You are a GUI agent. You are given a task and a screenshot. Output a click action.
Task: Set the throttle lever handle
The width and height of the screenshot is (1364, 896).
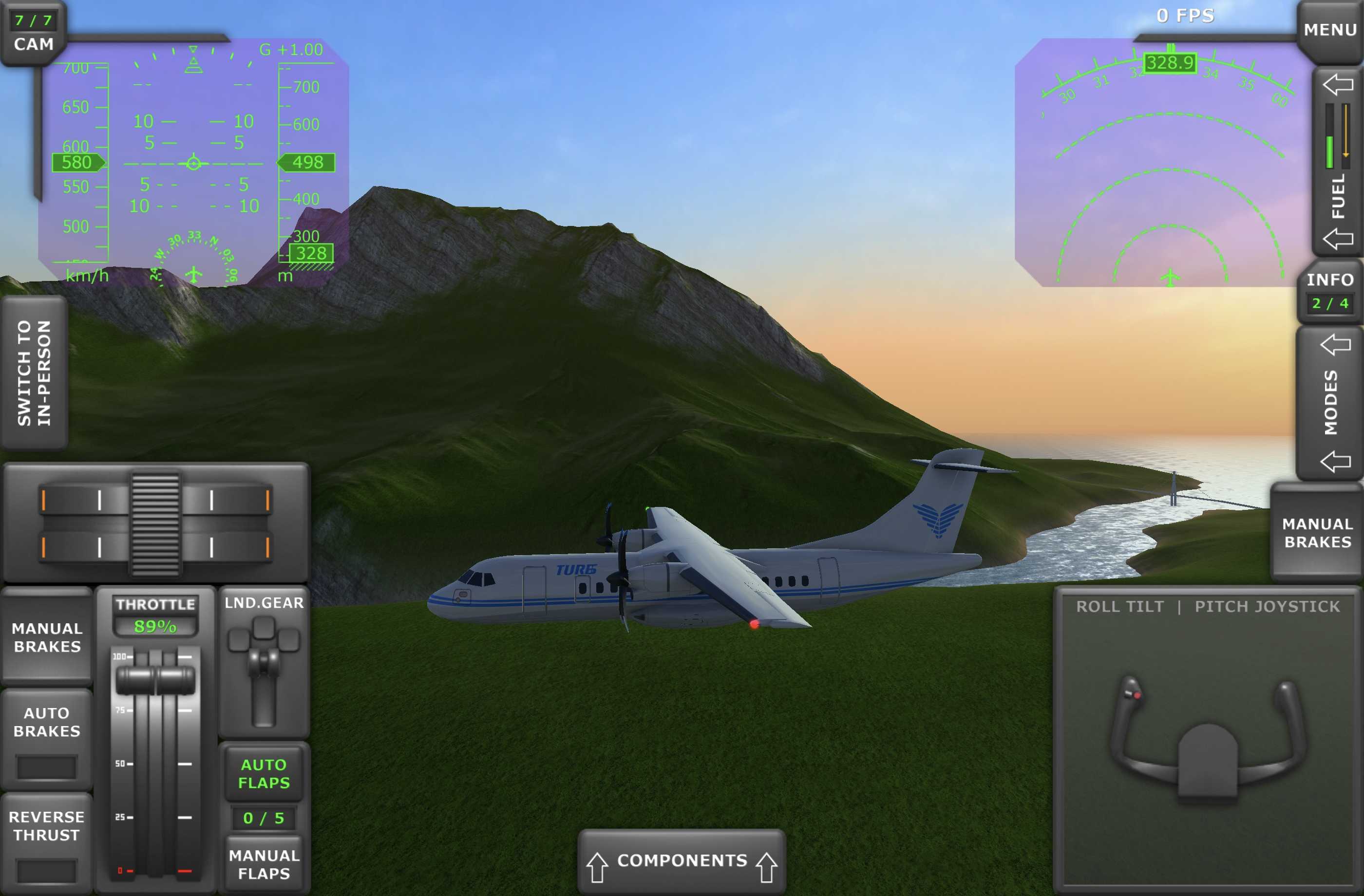(155, 680)
